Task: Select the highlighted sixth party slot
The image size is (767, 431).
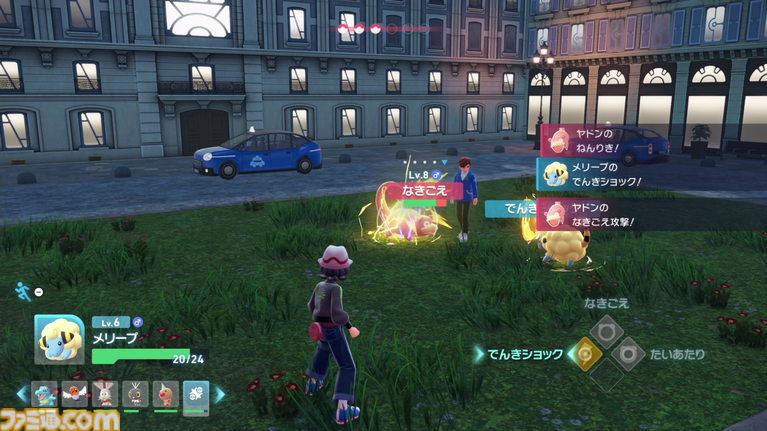Action: pos(195,394)
